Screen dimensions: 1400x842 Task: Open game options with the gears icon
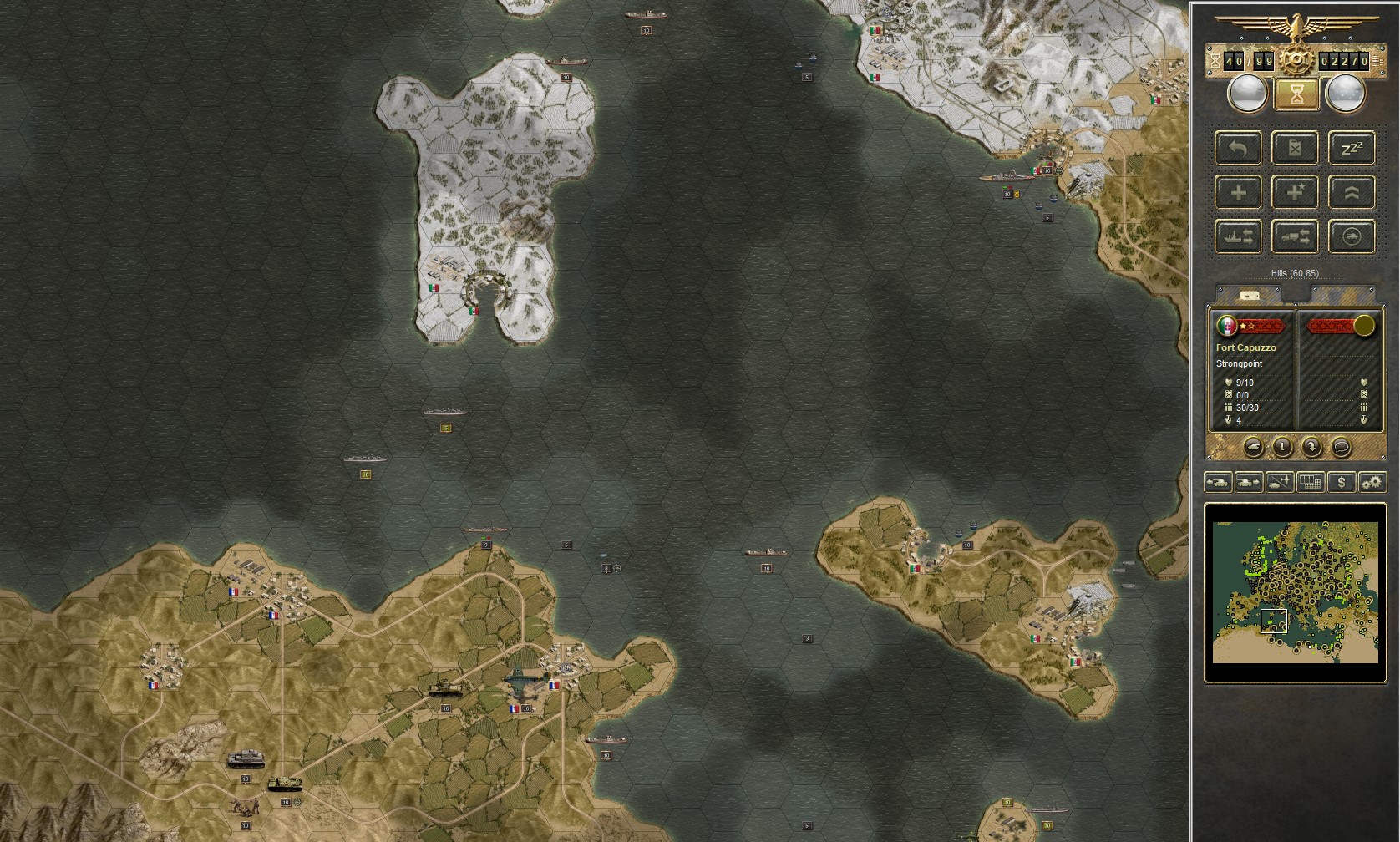pos(1371,482)
